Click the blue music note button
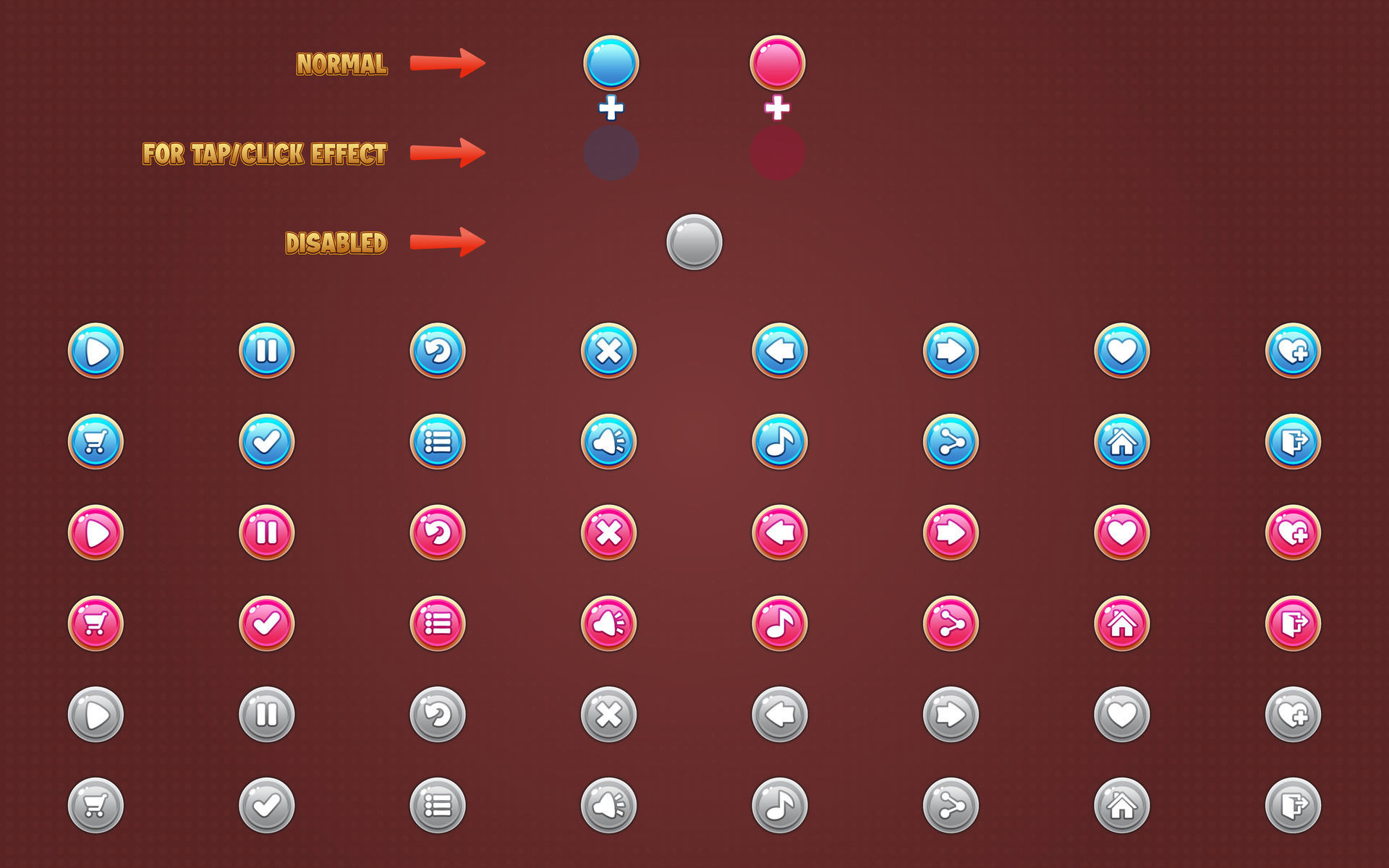 [x=779, y=441]
